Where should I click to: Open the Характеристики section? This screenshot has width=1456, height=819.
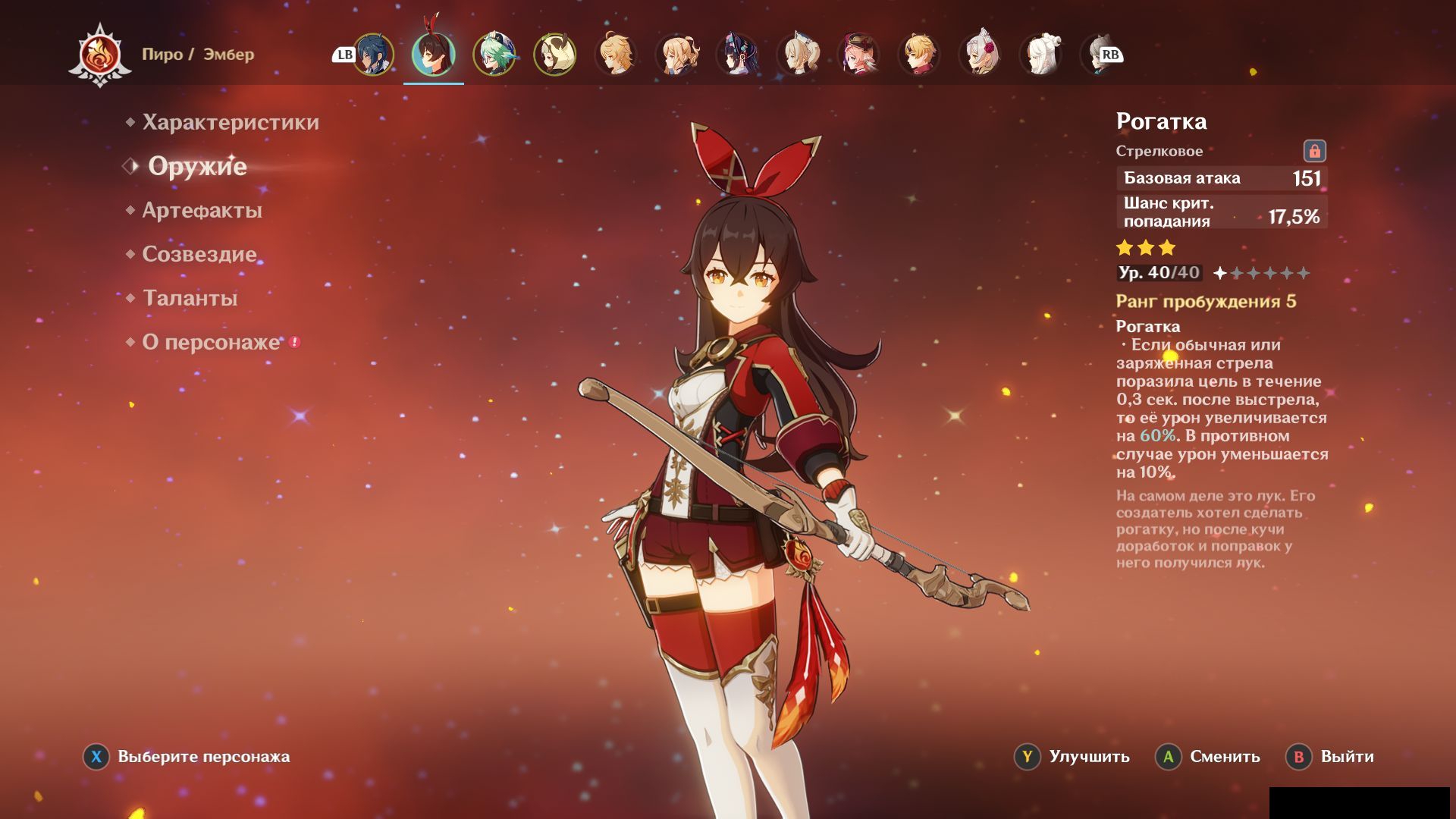[x=231, y=122]
